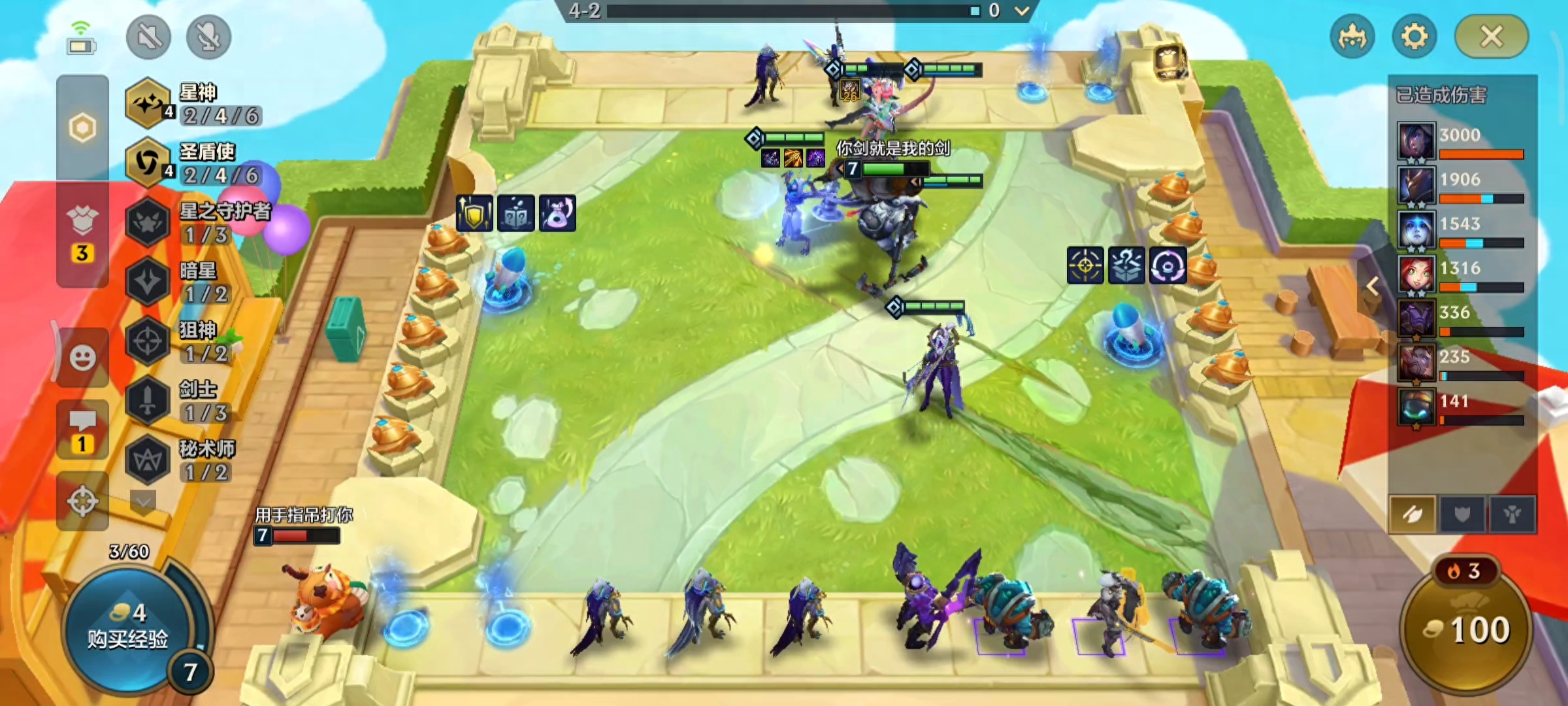Viewport: 1568px width, 706px height.
Task: Expand the stage 4-2 dropdown arrow
Action: 1022,10
